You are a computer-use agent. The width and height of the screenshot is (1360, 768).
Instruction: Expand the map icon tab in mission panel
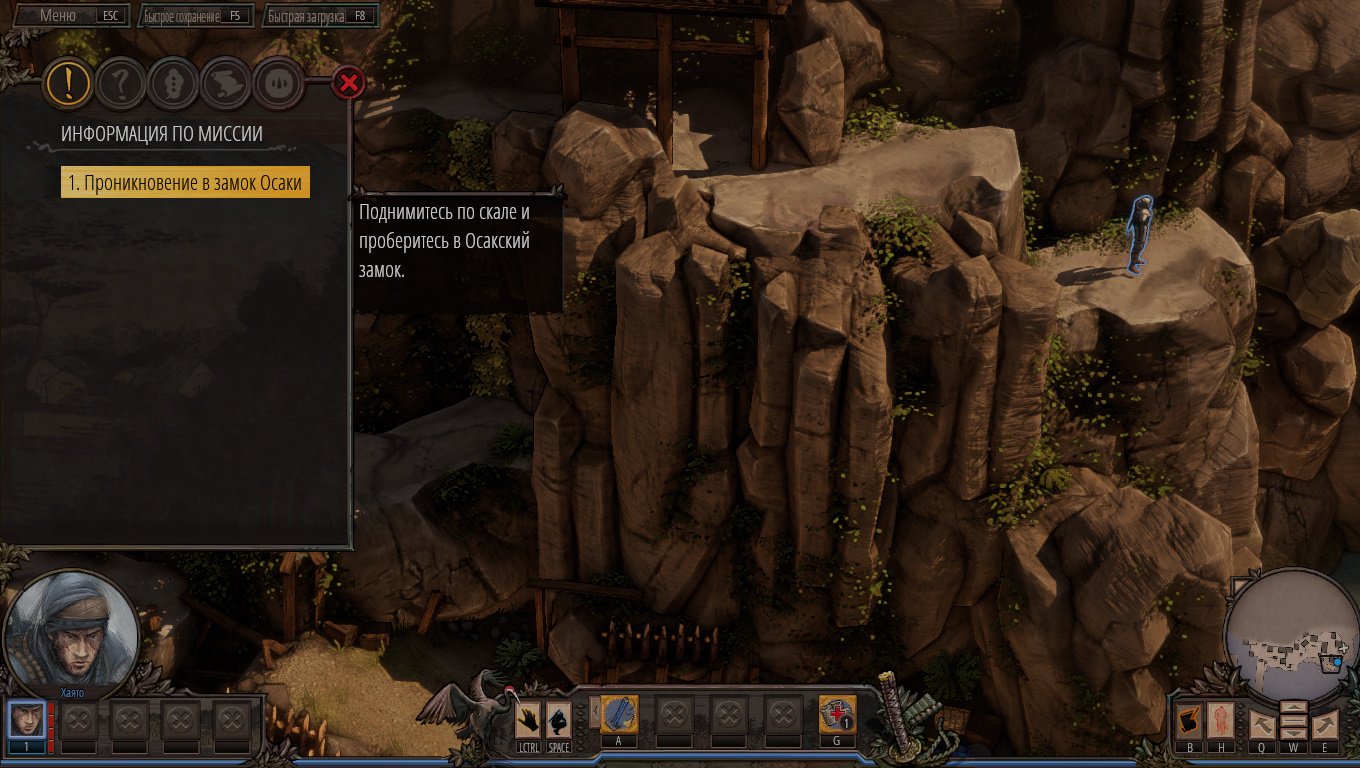coord(225,85)
